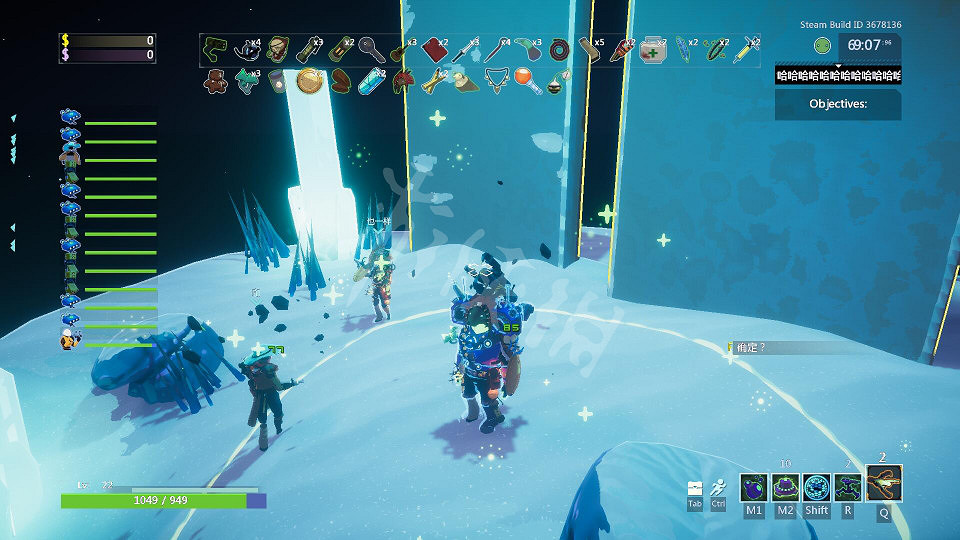This screenshot has height=540, width=960.
Task: Use the Shift utility skill icon
Action: pyautogui.click(x=817, y=487)
